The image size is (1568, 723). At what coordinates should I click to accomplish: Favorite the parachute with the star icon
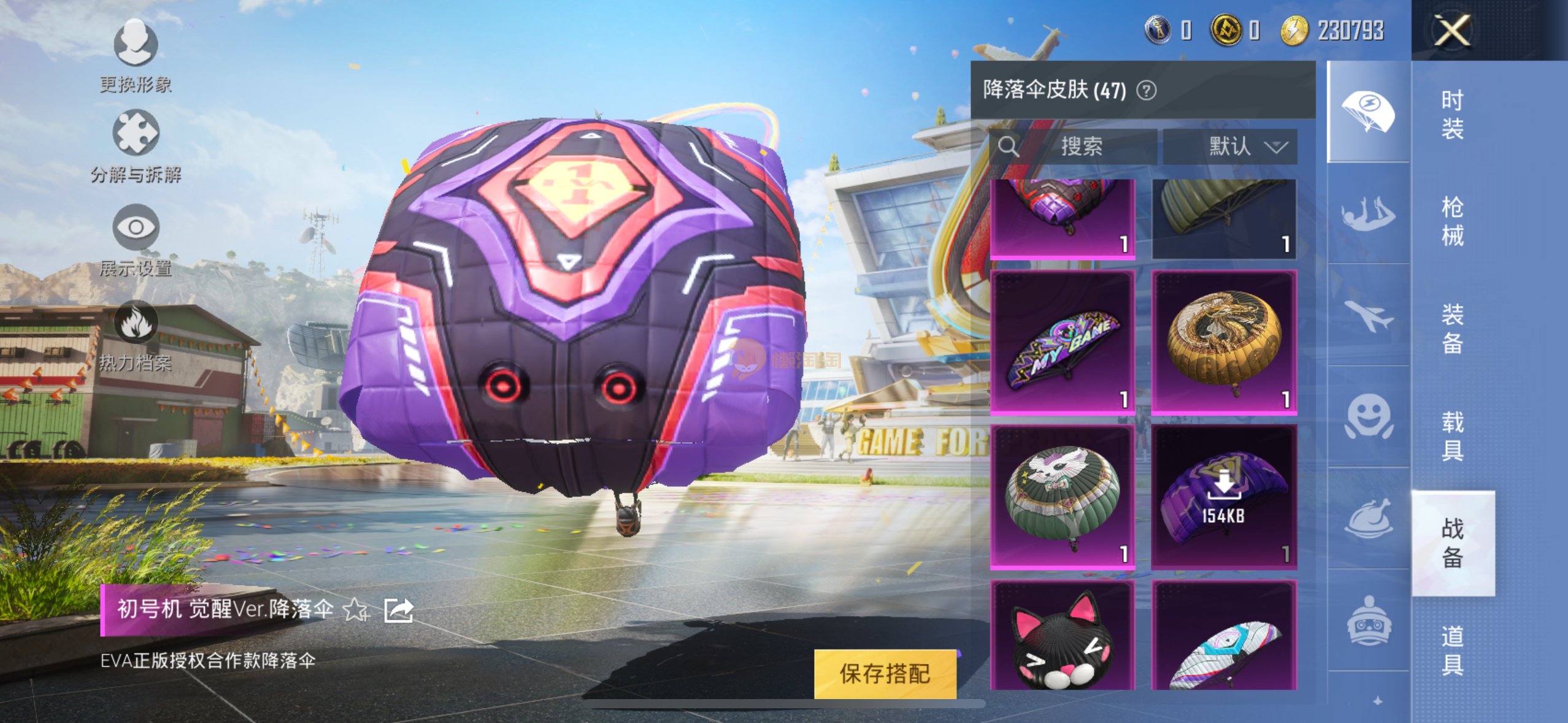pyautogui.click(x=356, y=610)
